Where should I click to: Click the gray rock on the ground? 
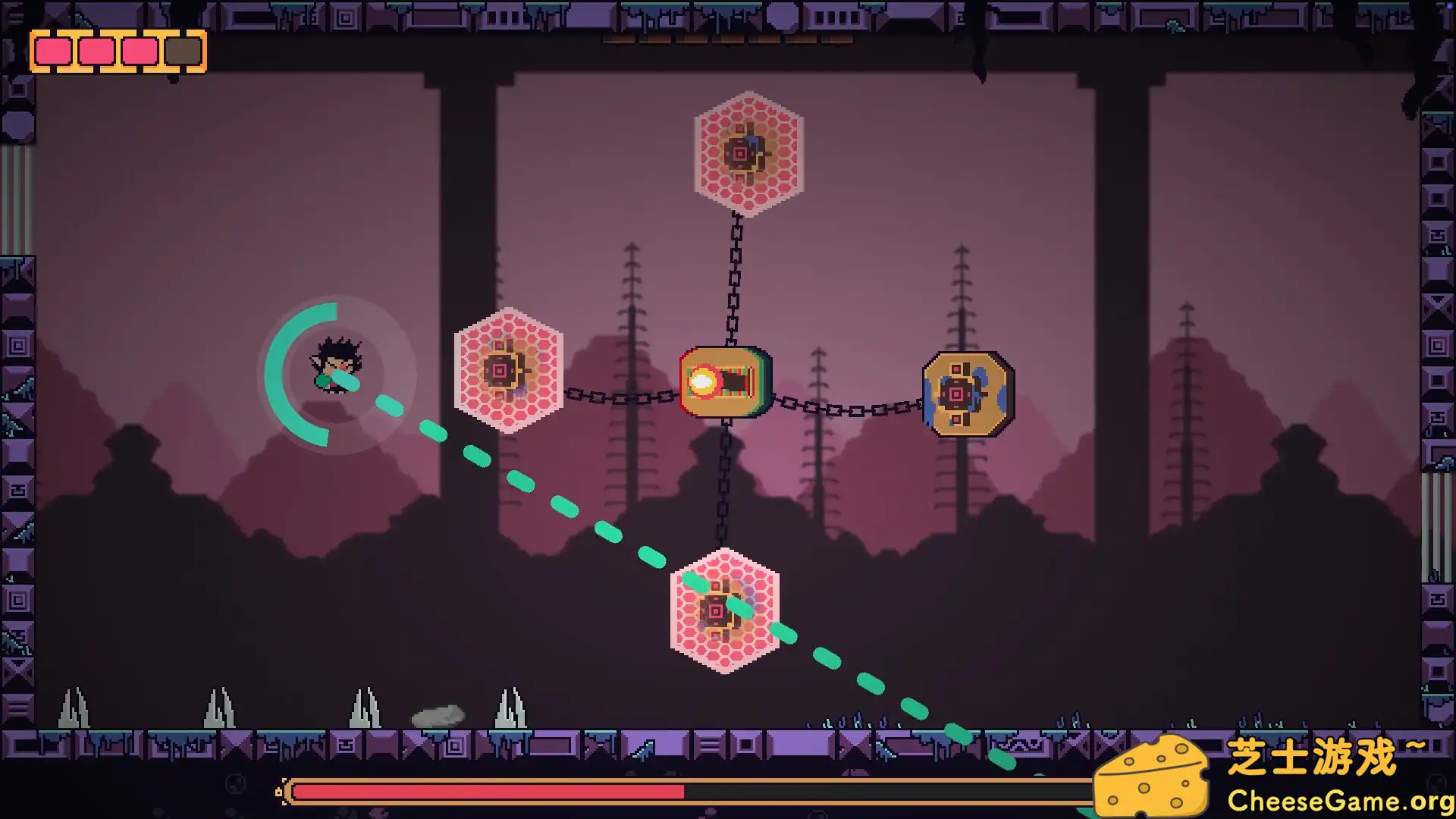point(438,717)
